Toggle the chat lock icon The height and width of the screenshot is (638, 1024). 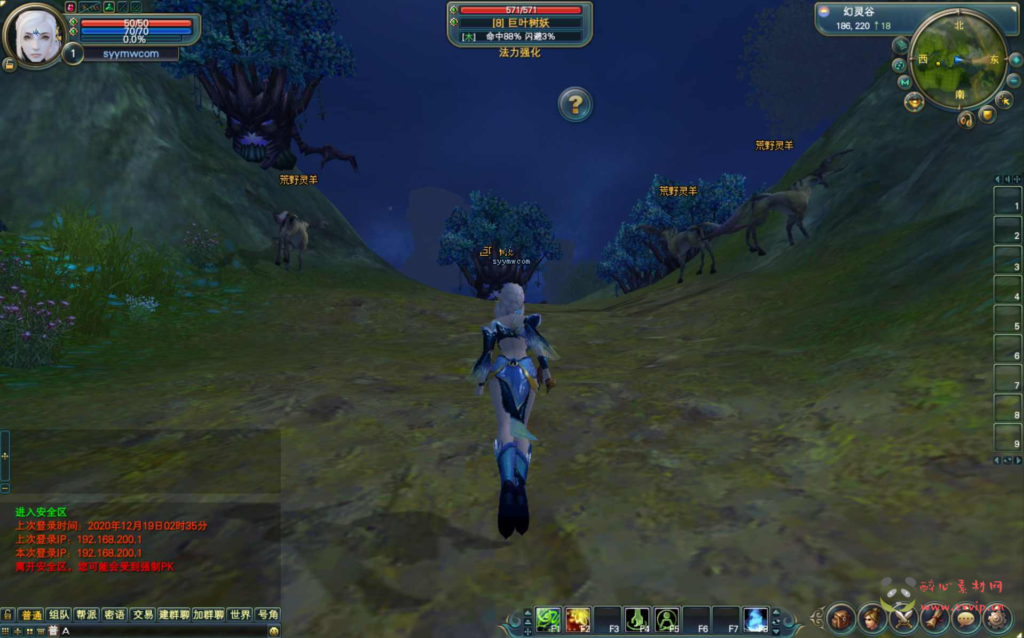(8, 614)
